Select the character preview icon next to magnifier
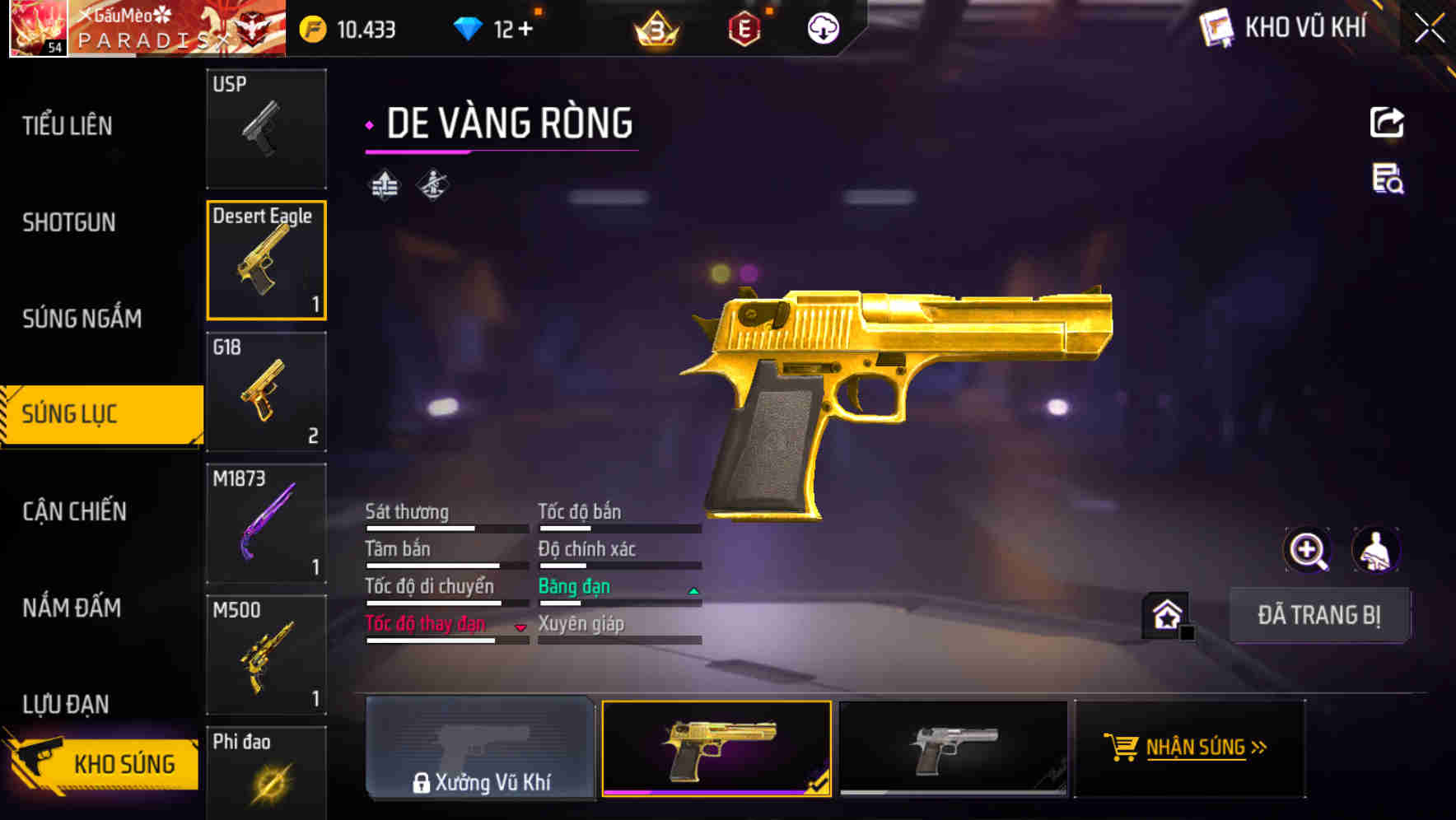The height and width of the screenshot is (820, 1456). pos(1375,550)
